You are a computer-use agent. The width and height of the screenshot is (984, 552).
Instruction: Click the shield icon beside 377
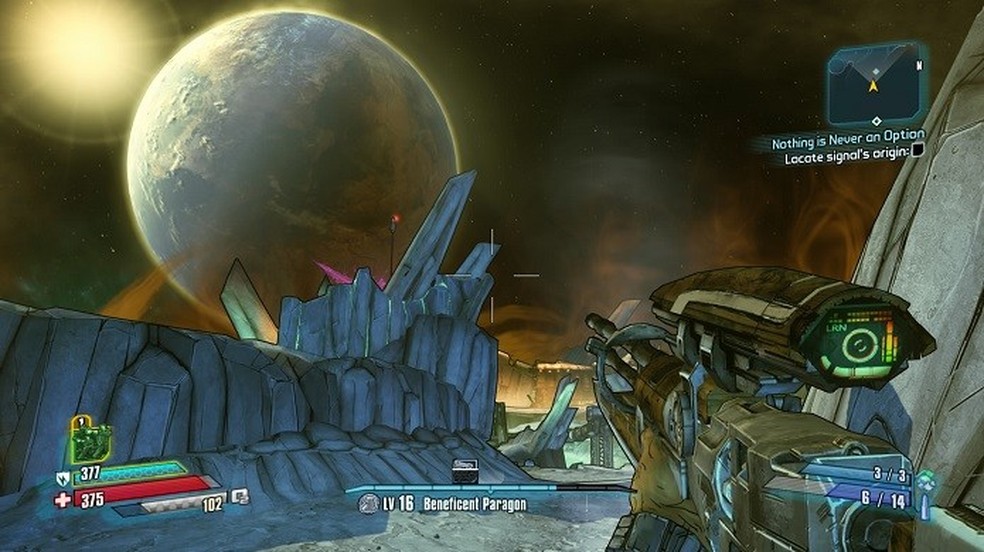(x=62, y=477)
